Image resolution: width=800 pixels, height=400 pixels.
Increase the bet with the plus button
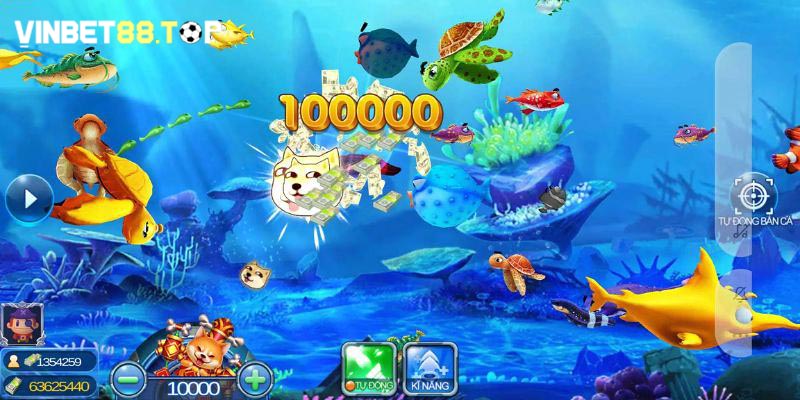tap(257, 379)
